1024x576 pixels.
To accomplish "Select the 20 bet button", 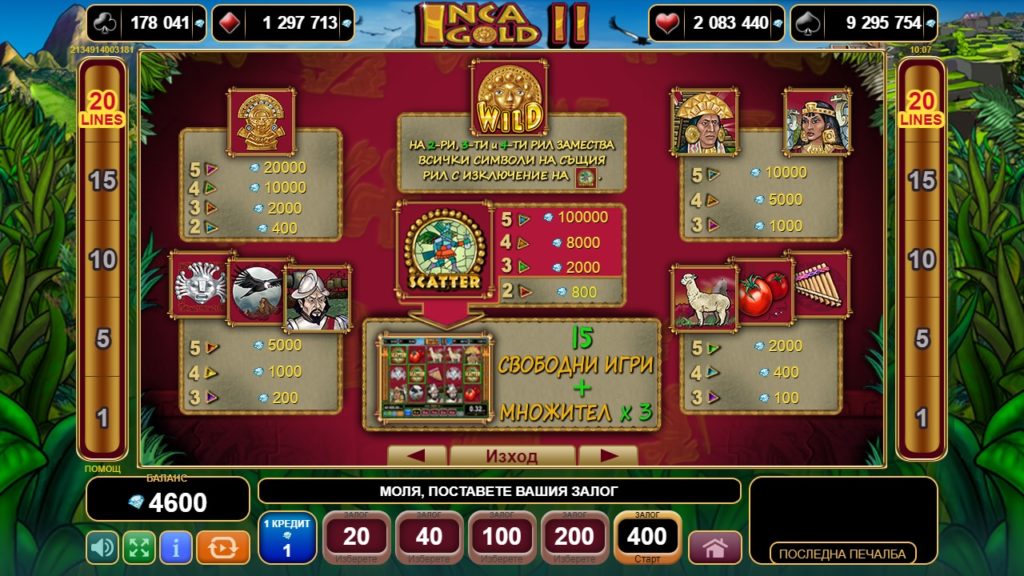I will pos(356,537).
